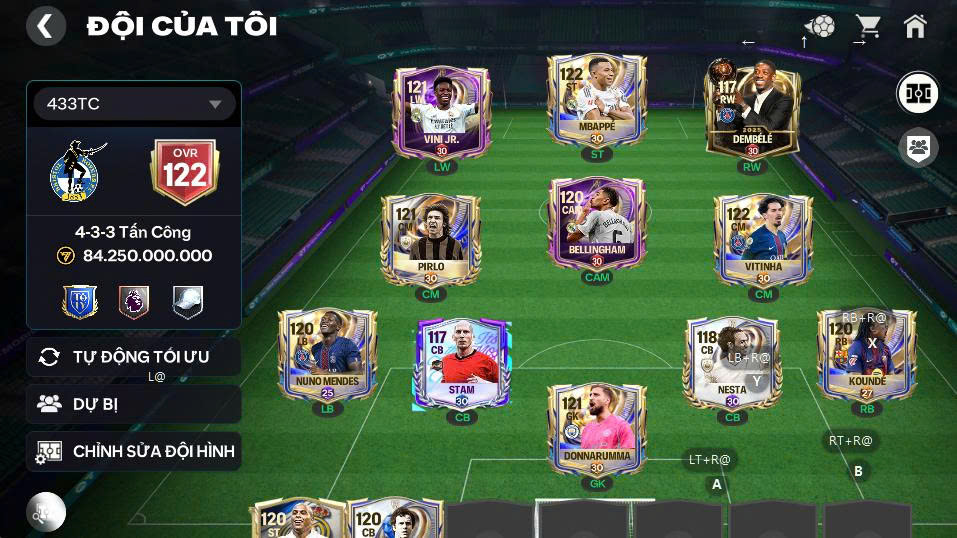Select the Vitinha midfielder card
This screenshot has width=957, height=538.
[x=763, y=238]
